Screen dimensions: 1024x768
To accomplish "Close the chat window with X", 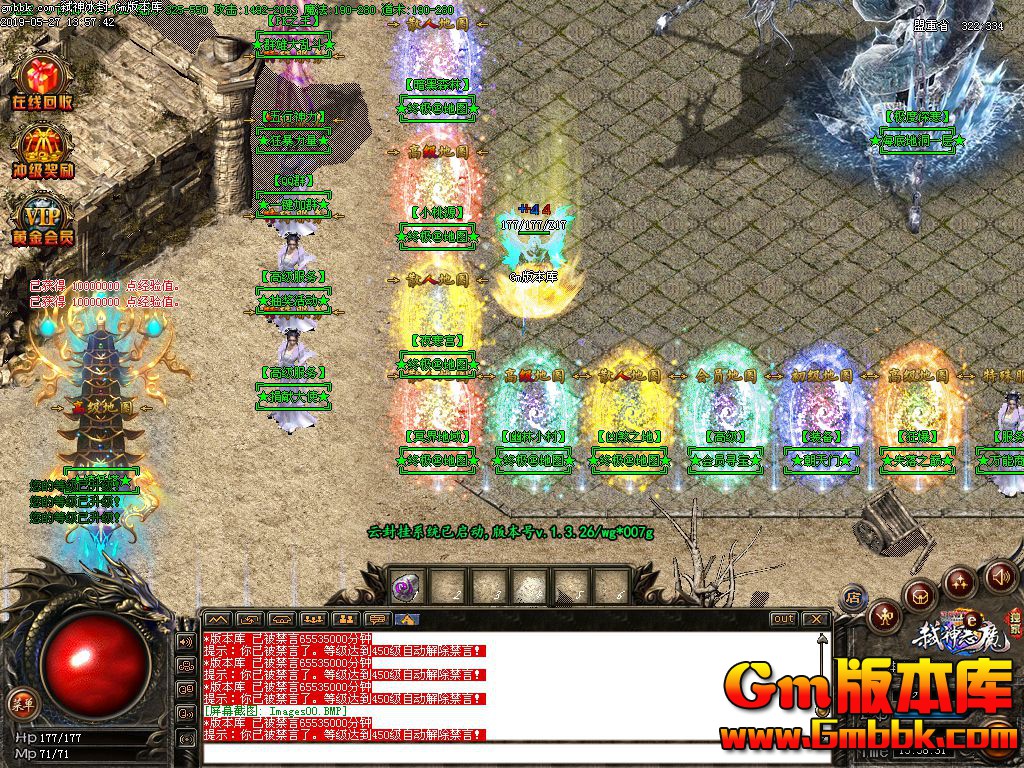I will (816, 619).
